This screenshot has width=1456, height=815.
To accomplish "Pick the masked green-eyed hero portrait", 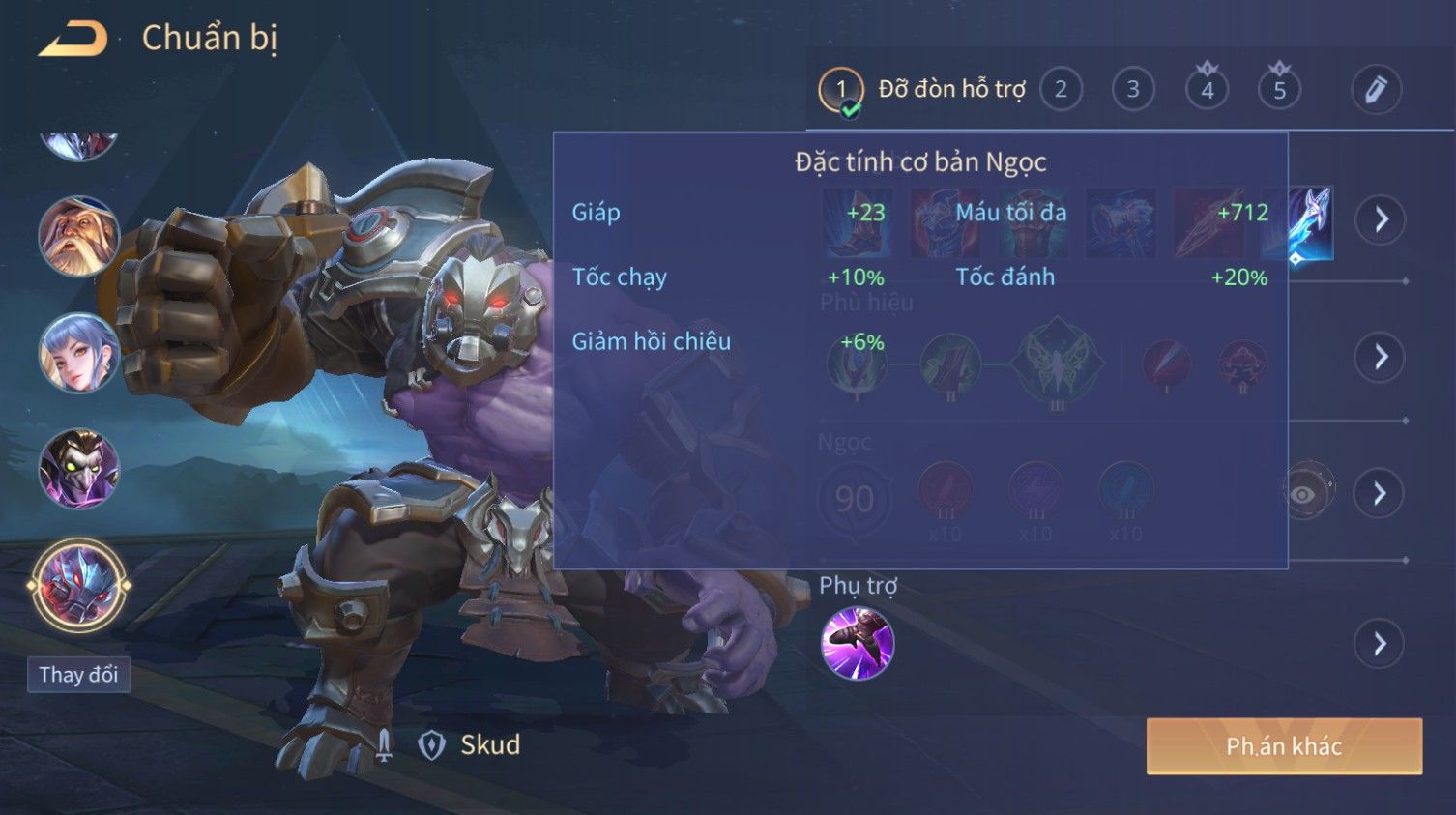I will click(x=78, y=470).
